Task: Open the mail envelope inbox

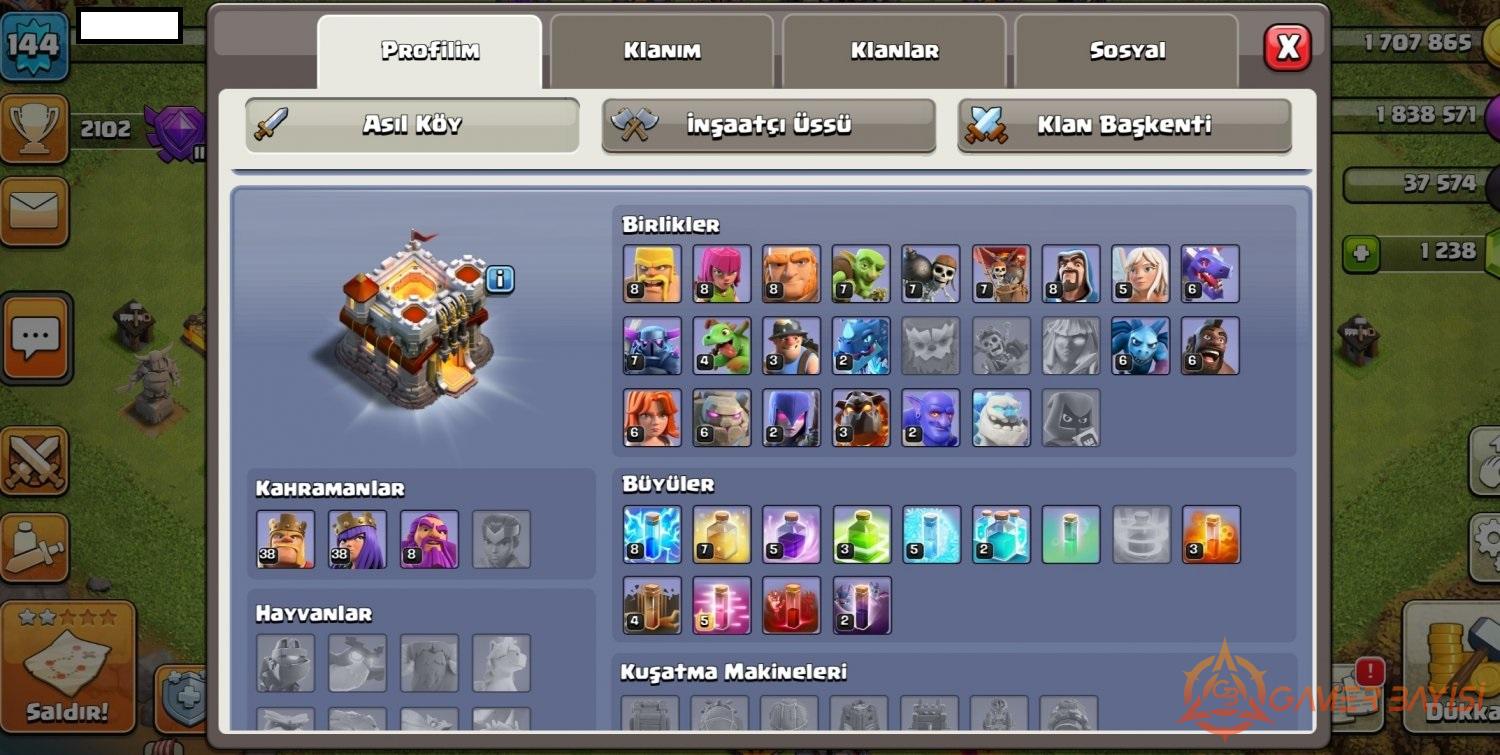Action: (x=34, y=211)
